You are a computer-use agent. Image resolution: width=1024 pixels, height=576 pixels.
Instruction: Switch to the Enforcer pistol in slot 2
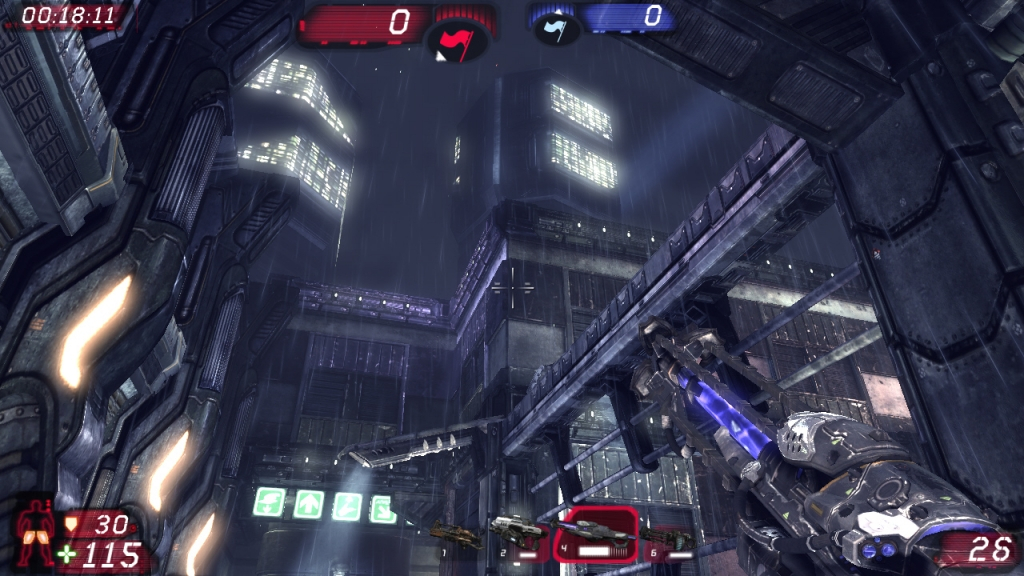click(x=518, y=531)
